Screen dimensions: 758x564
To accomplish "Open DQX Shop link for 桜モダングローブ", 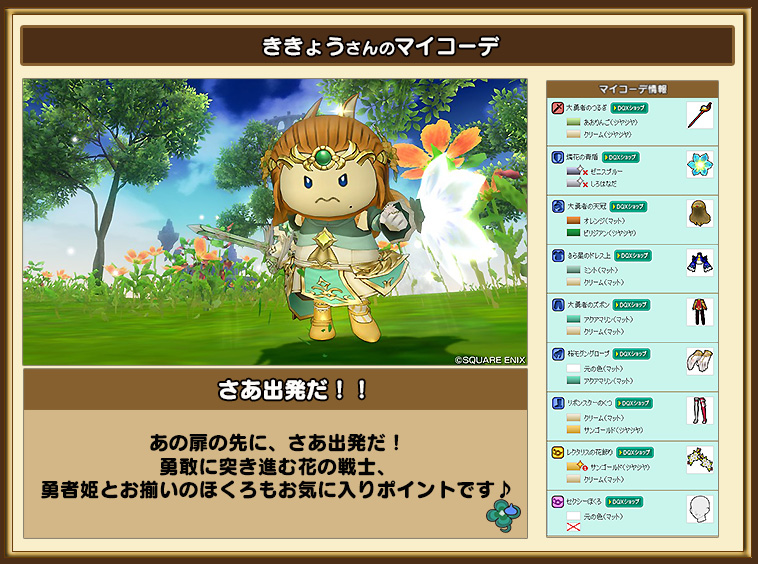I will (631, 353).
